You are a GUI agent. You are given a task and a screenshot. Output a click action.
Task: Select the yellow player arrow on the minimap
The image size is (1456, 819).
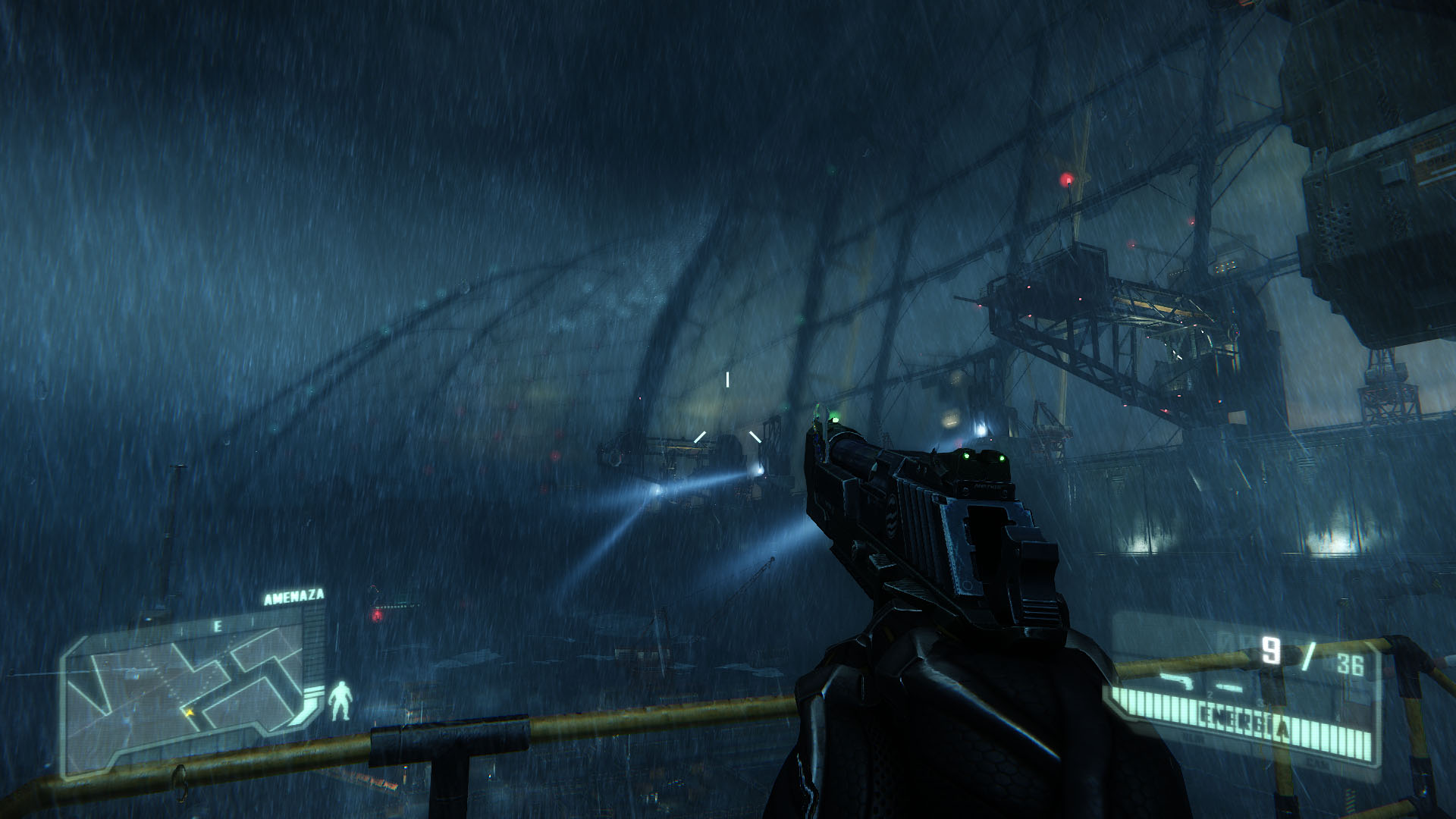187,713
